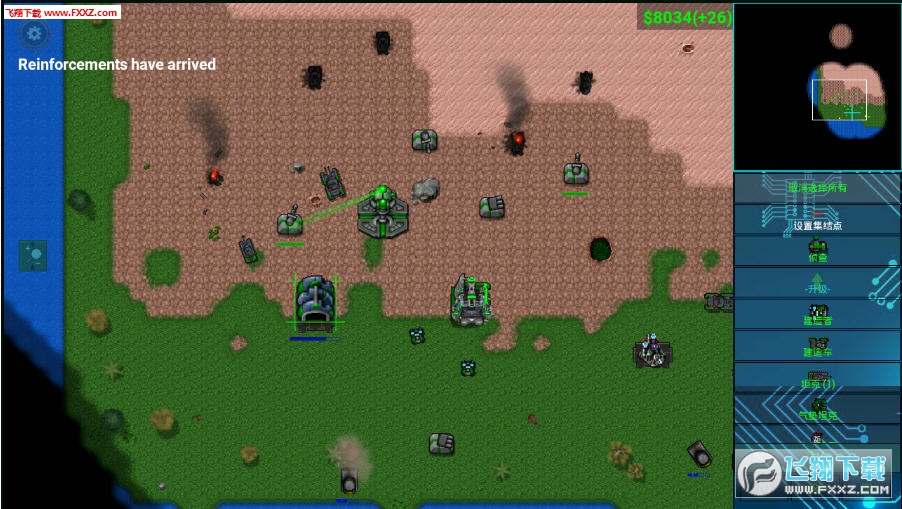Tap the zoom control icon by the water
The image size is (902, 509).
[33, 256]
